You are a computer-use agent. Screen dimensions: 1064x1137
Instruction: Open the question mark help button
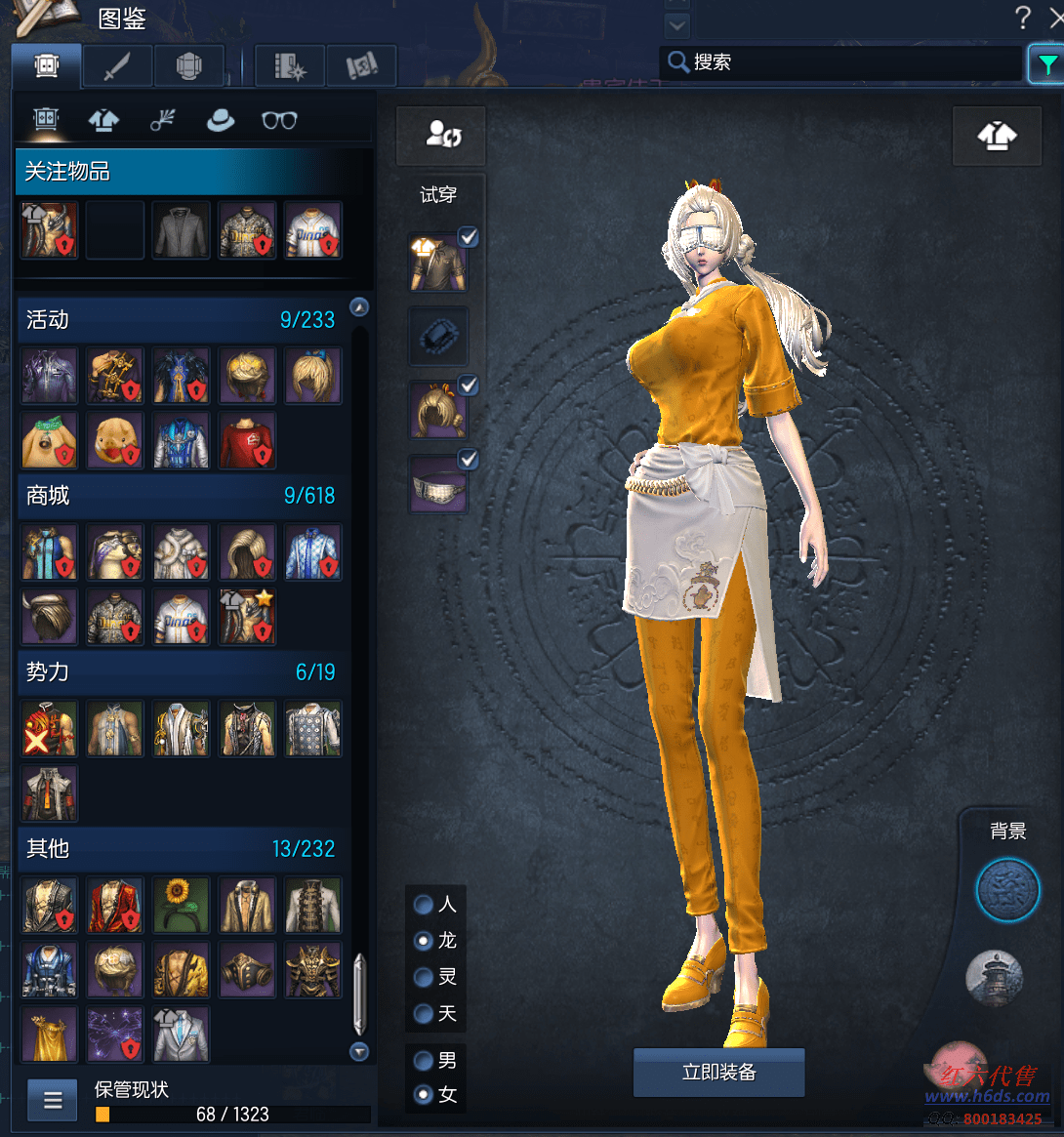(1022, 17)
